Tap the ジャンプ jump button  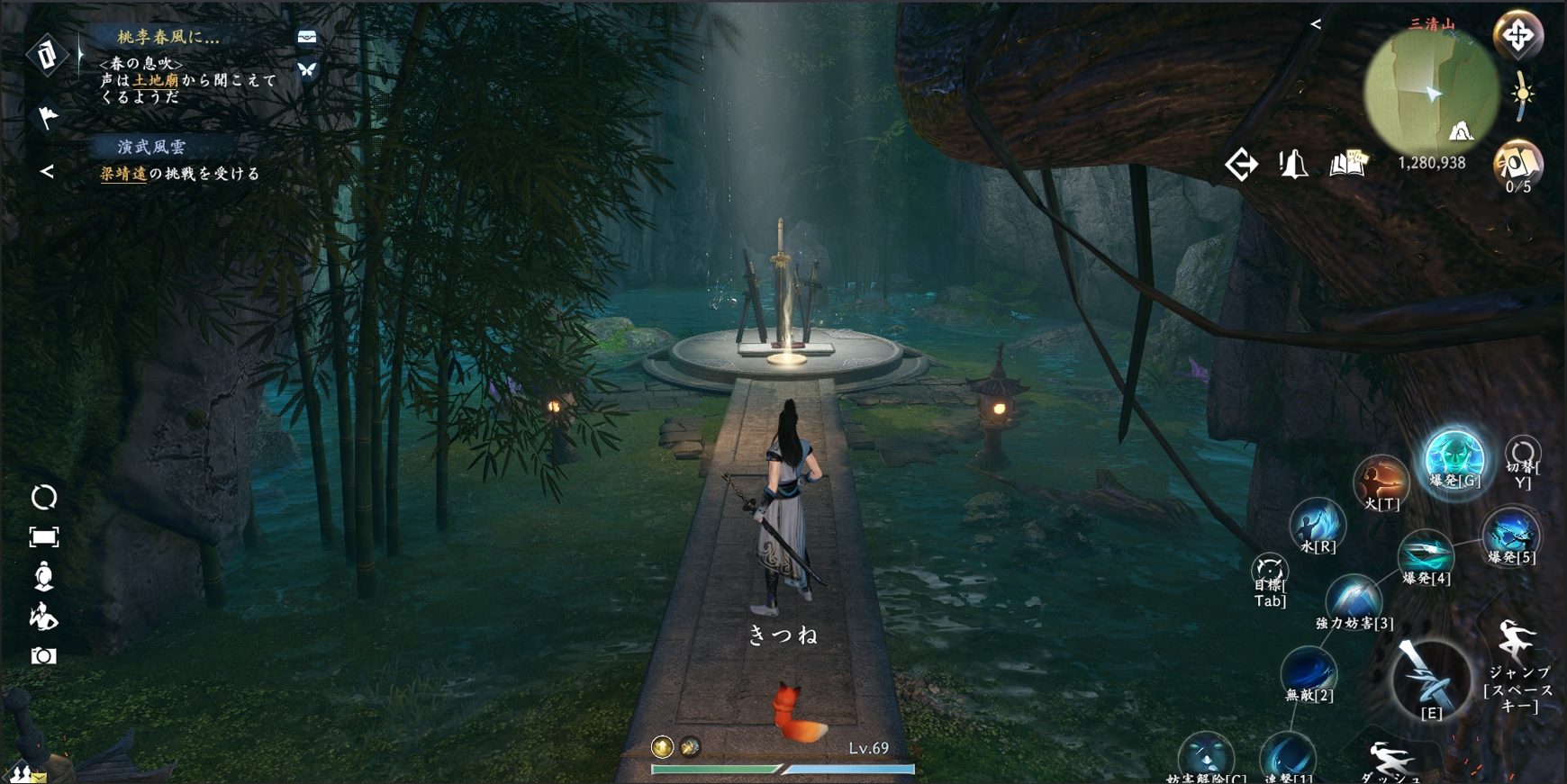click(1518, 644)
